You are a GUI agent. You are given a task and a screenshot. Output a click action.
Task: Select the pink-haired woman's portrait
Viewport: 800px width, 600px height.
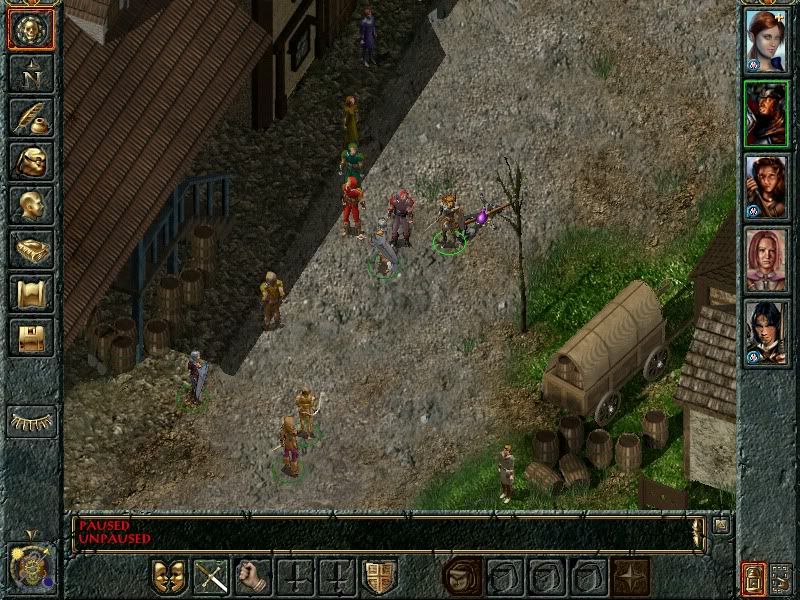[767, 260]
